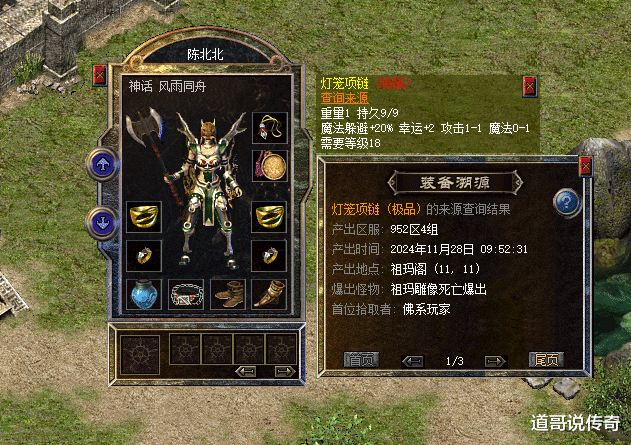Go back to previous source results page
The image size is (631, 445).
pyautogui.click(x=412, y=360)
